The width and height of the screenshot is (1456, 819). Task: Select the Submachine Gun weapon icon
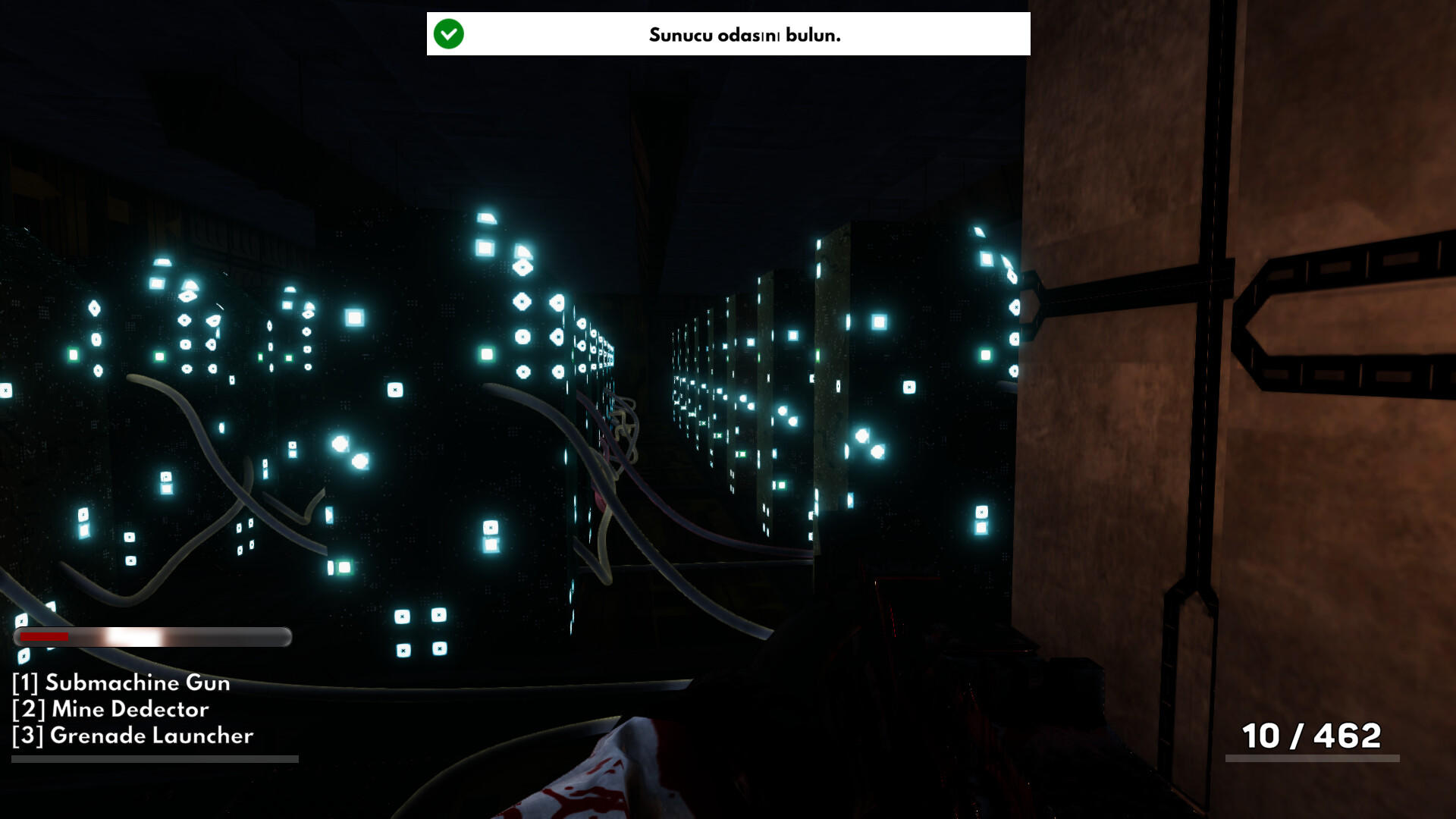(121, 683)
